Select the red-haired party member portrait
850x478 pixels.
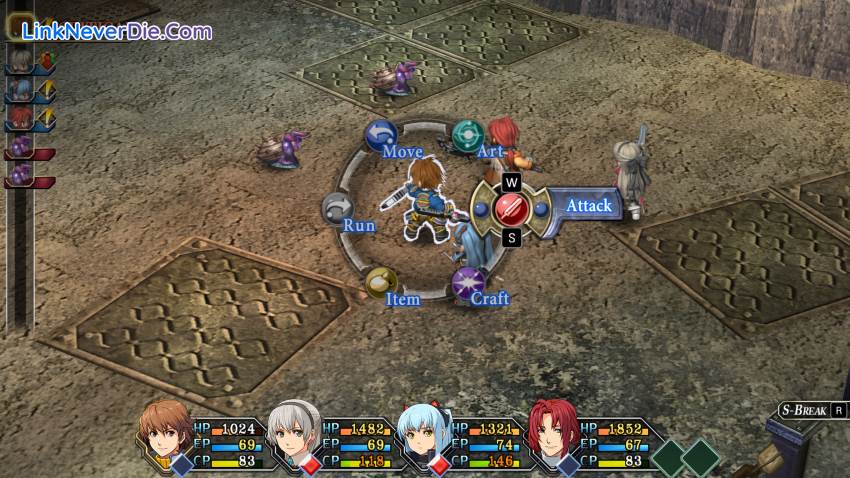coord(552,432)
